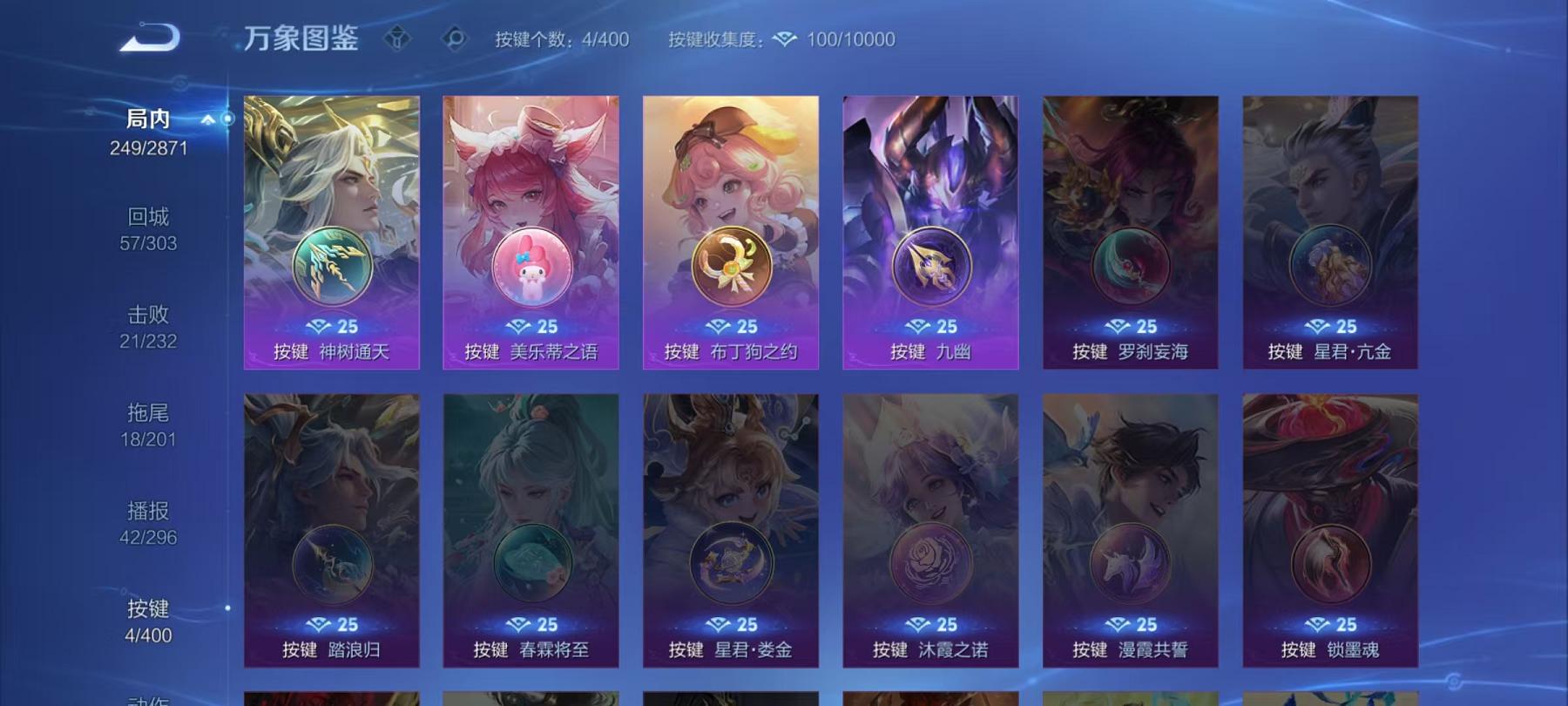Image resolution: width=1568 pixels, height=706 pixels.
Task: Select the 拖尾 sidebar category
Action: (x=148, y=416)
